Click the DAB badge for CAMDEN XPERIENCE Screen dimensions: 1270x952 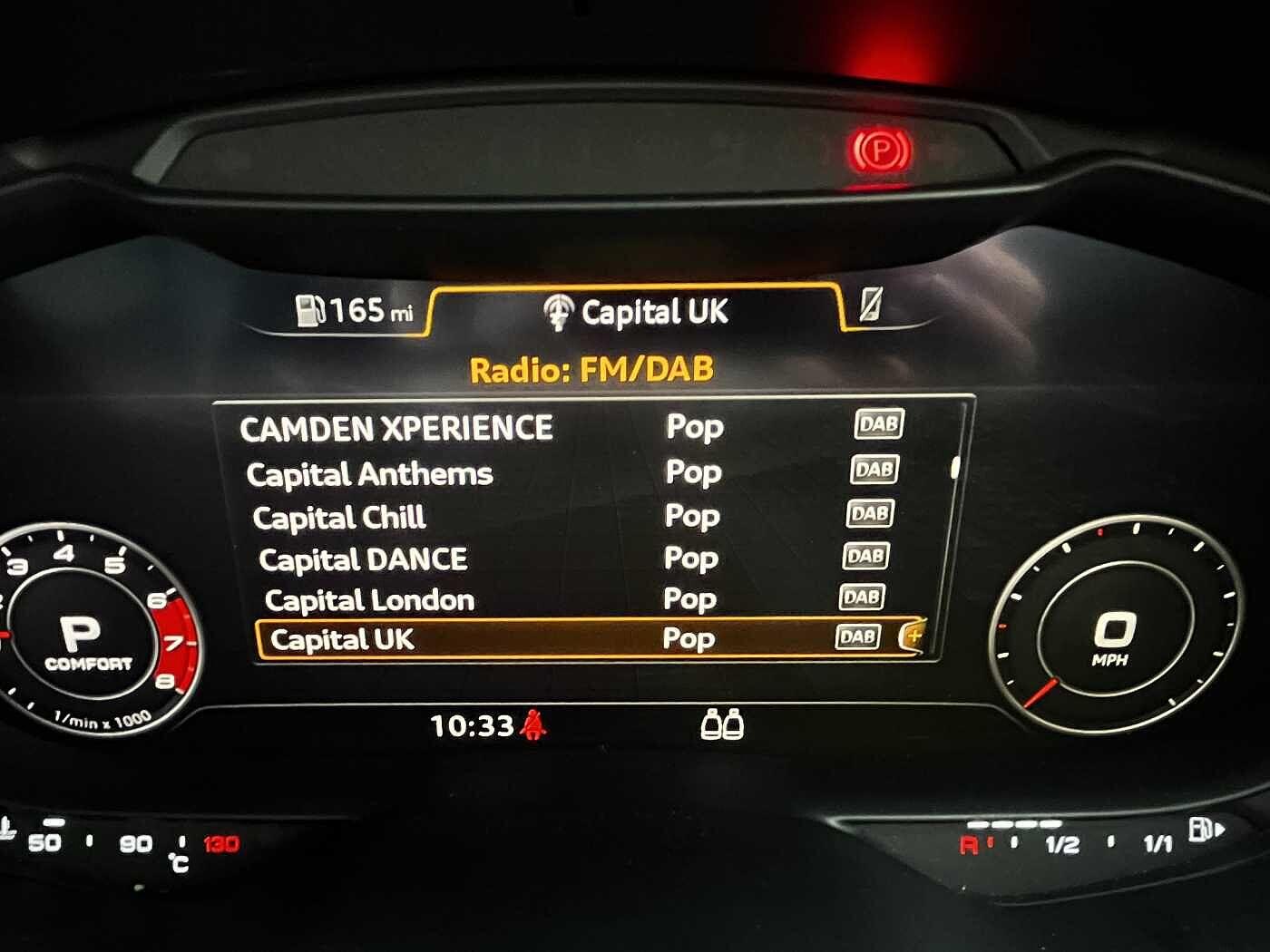(878, 423)
